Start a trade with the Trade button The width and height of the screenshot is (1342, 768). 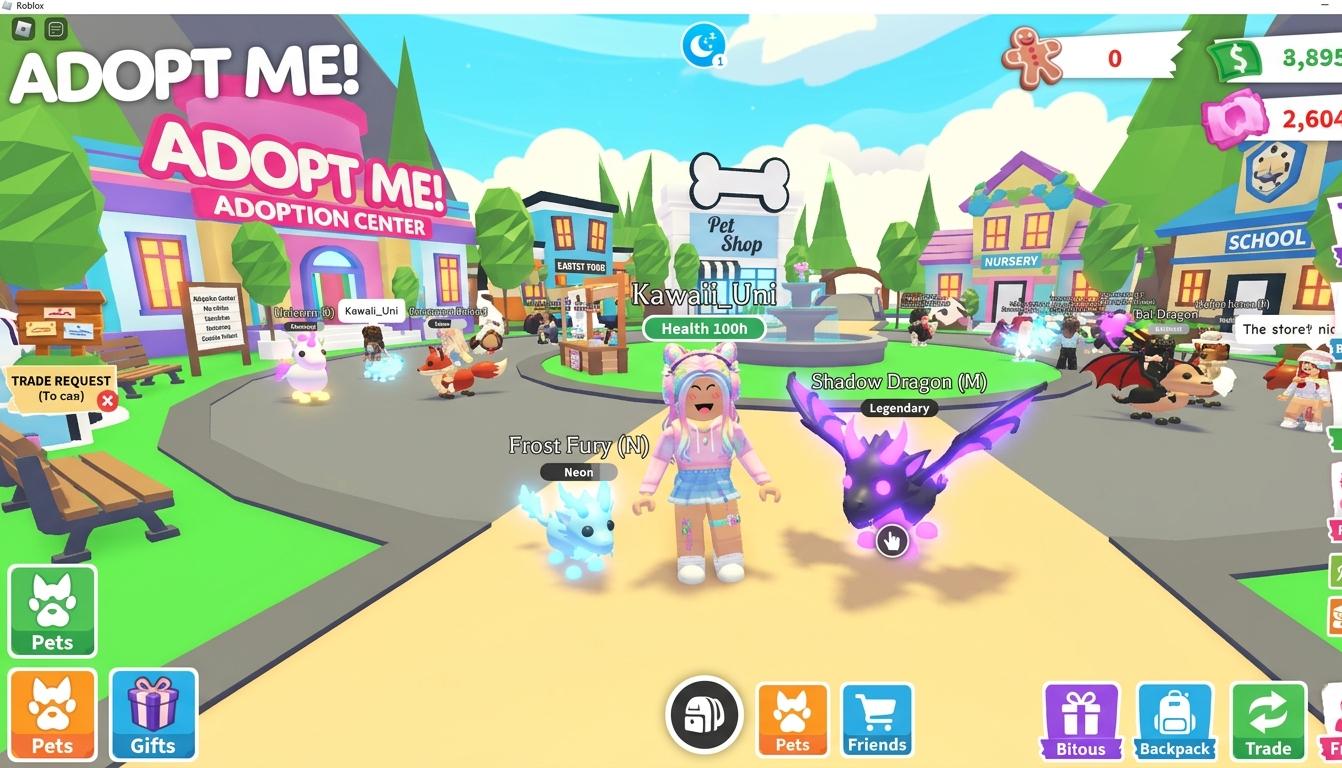[x=1268, y=721]
